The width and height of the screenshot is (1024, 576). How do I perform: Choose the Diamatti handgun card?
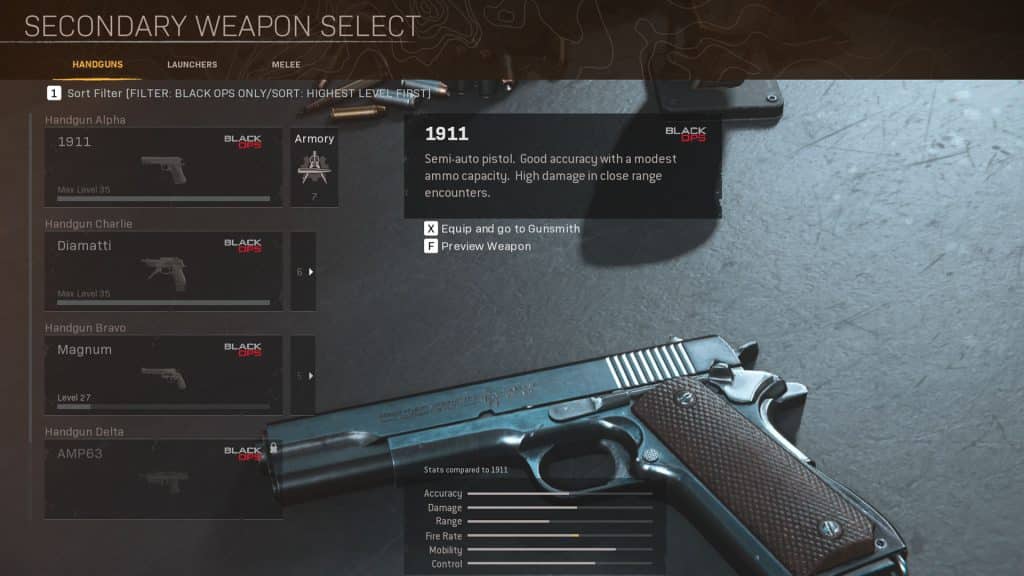tap(163, 271)
